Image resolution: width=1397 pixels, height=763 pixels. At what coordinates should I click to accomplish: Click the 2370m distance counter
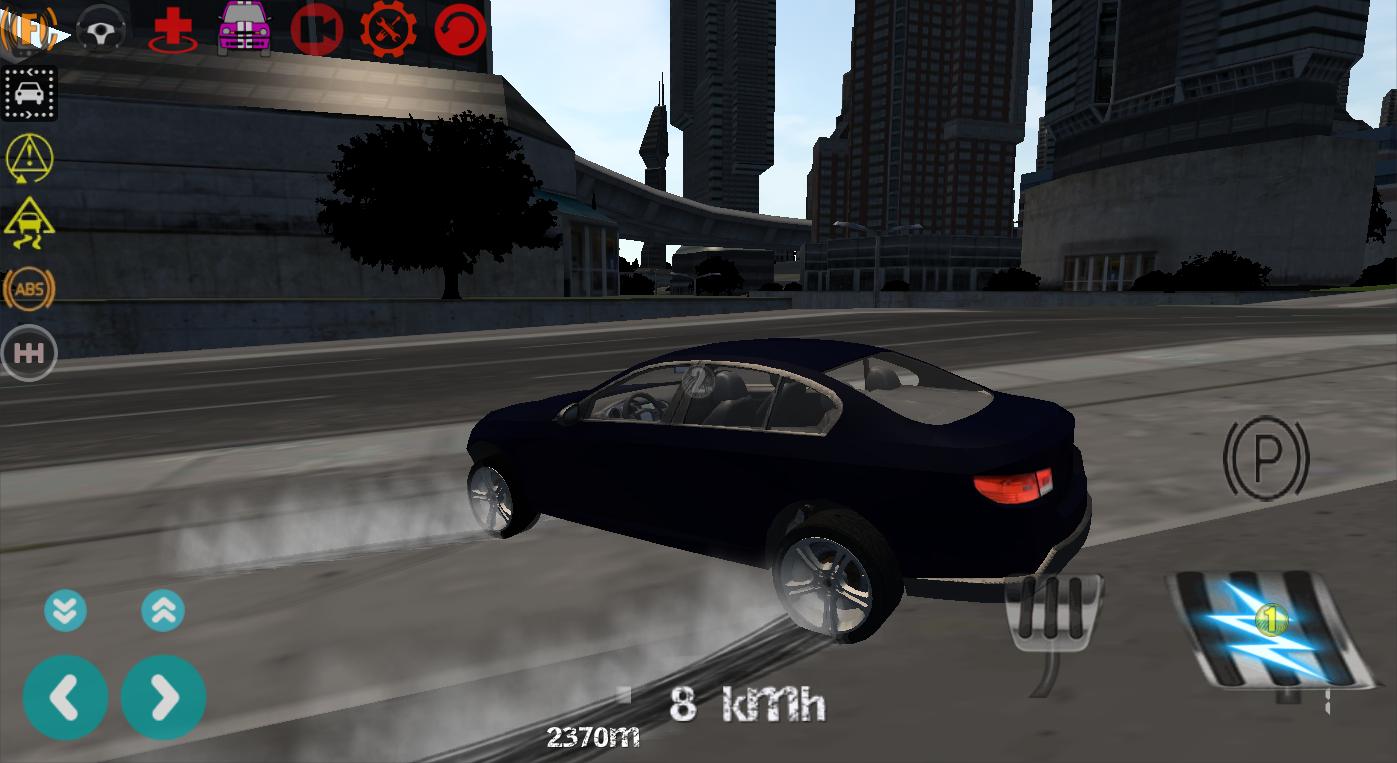(592, 737)
